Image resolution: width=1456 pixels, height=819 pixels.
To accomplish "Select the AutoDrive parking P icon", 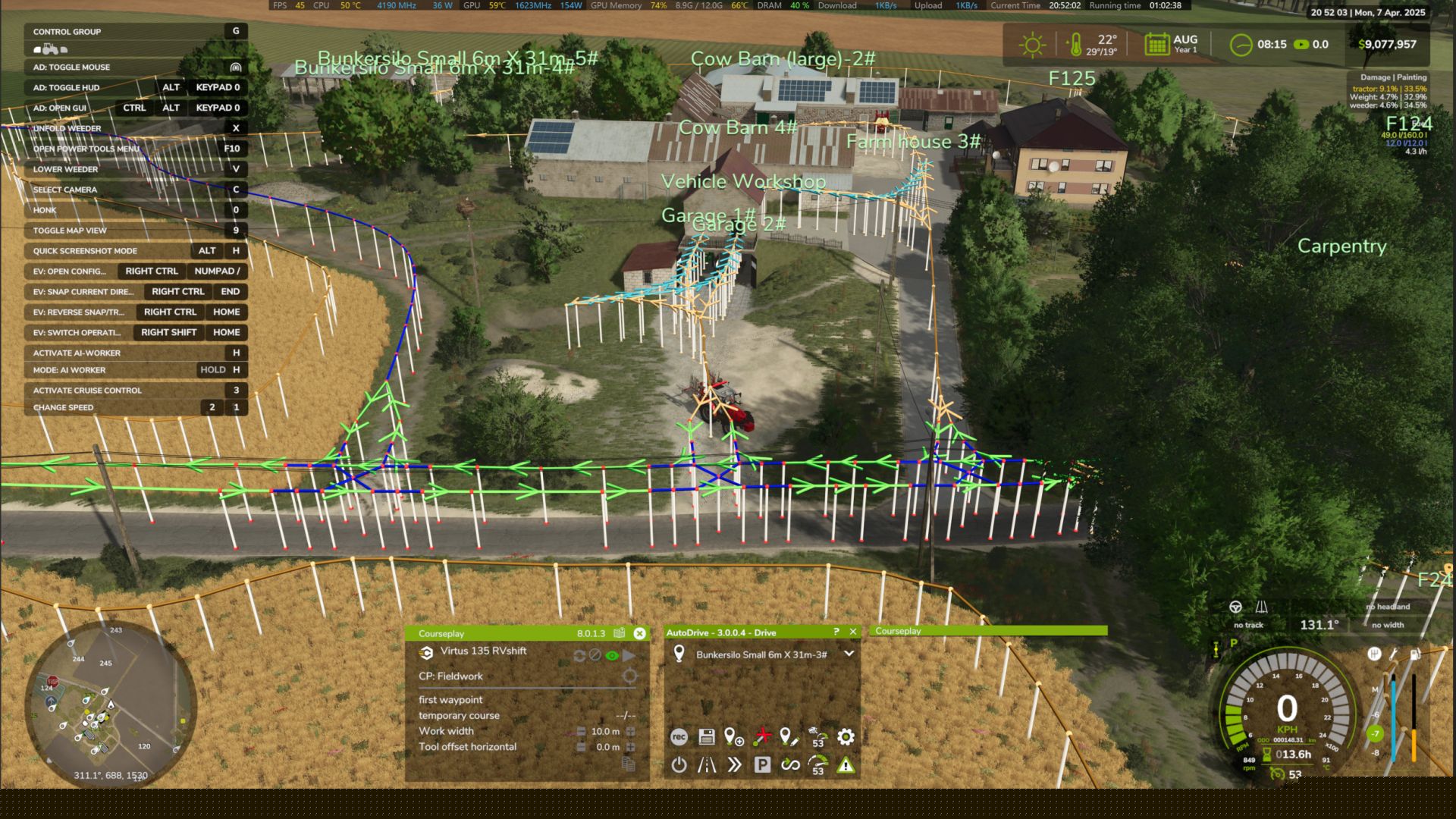I will (762, 764).
